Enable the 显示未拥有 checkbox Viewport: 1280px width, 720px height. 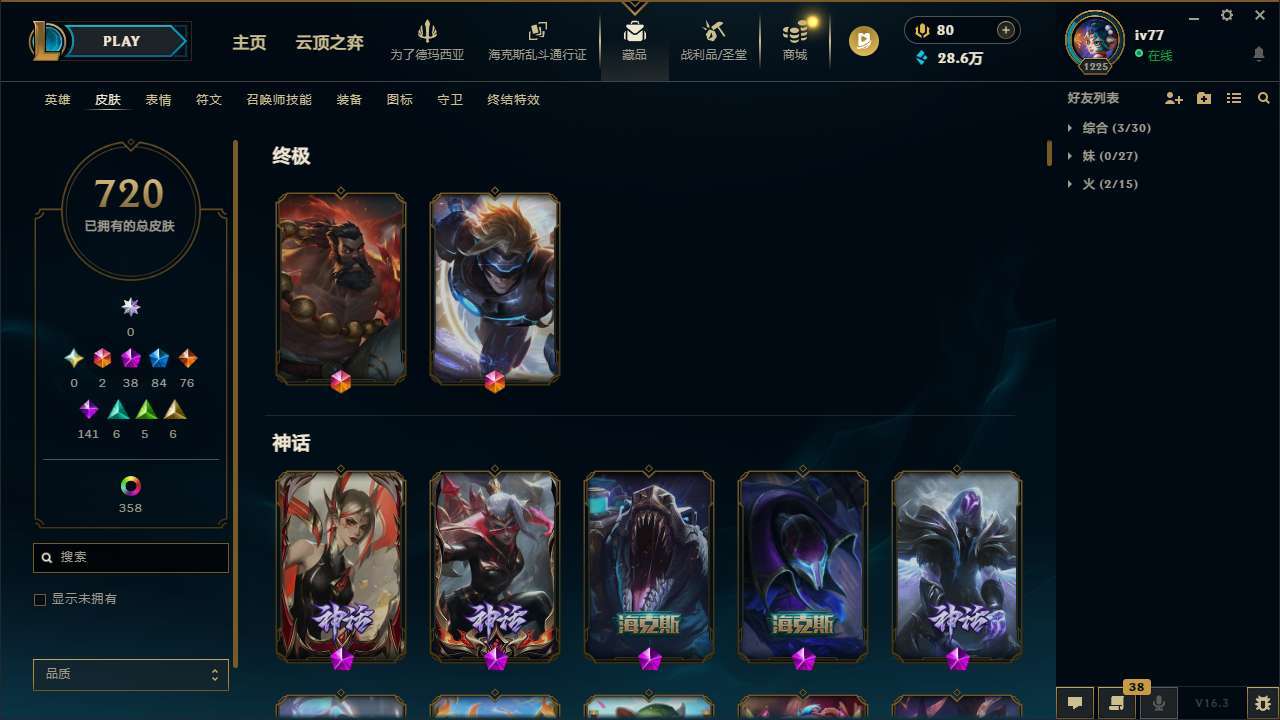click(x=40, y=599)
